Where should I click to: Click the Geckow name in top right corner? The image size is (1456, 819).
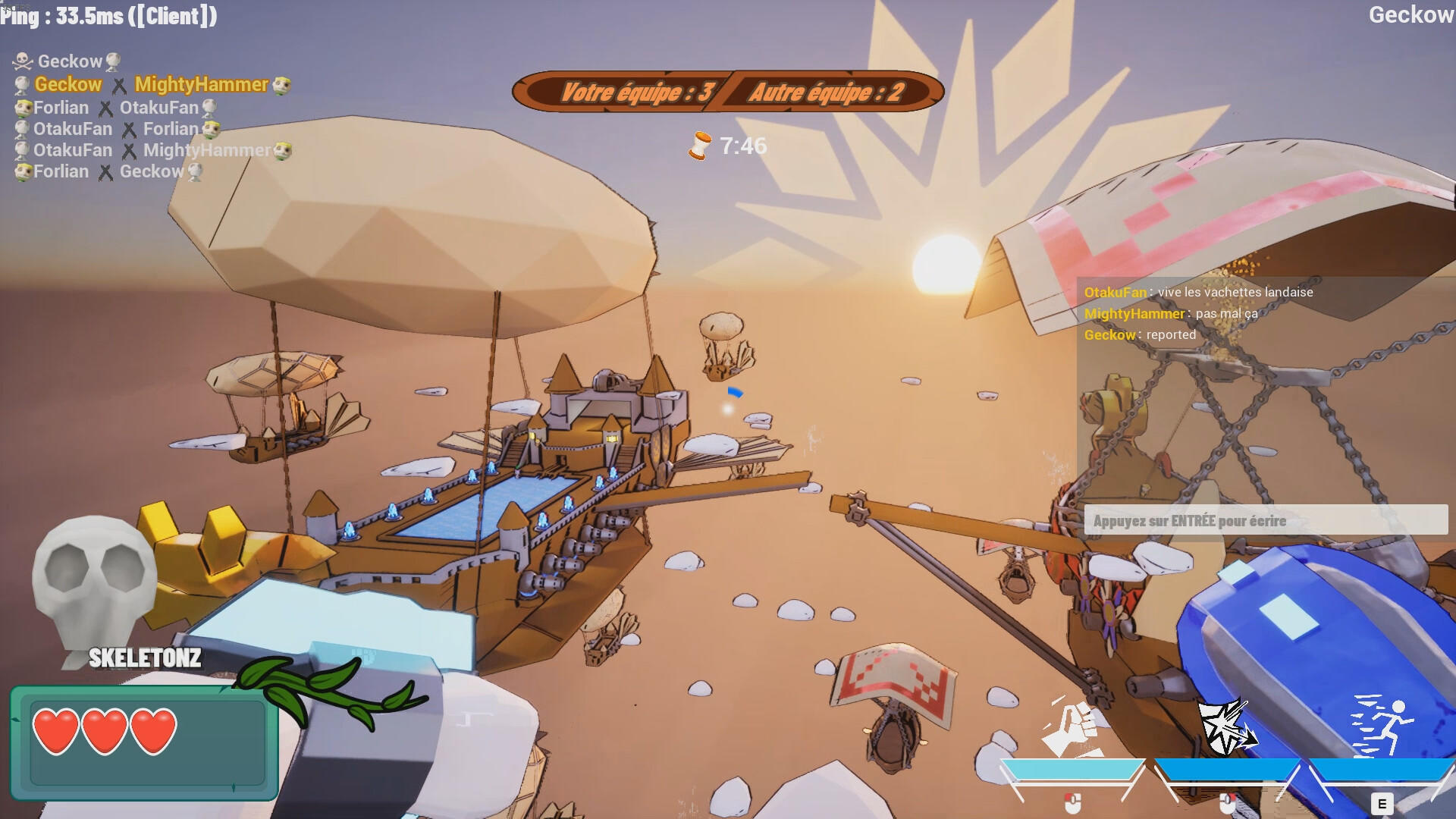[x=1410, y=14]
